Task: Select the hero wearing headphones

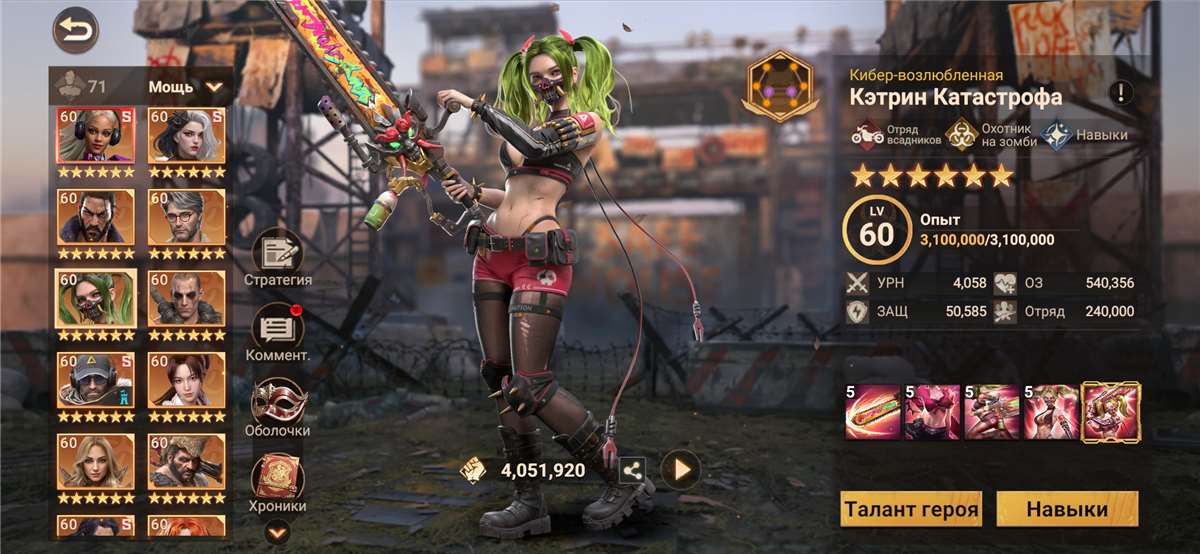Action: [x=95, y=136]
